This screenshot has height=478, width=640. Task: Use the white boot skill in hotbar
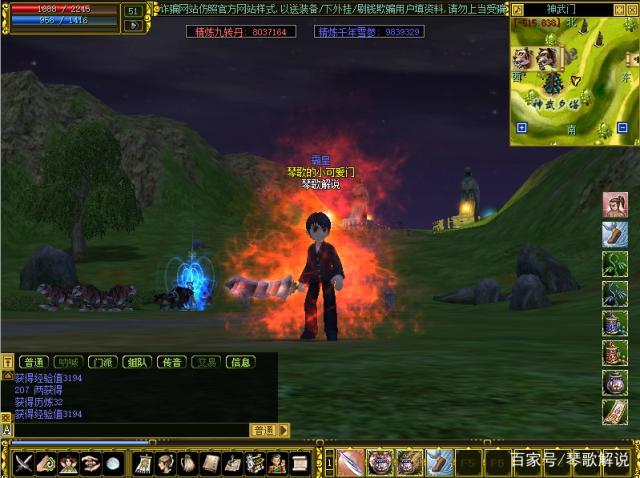point(439,462)
